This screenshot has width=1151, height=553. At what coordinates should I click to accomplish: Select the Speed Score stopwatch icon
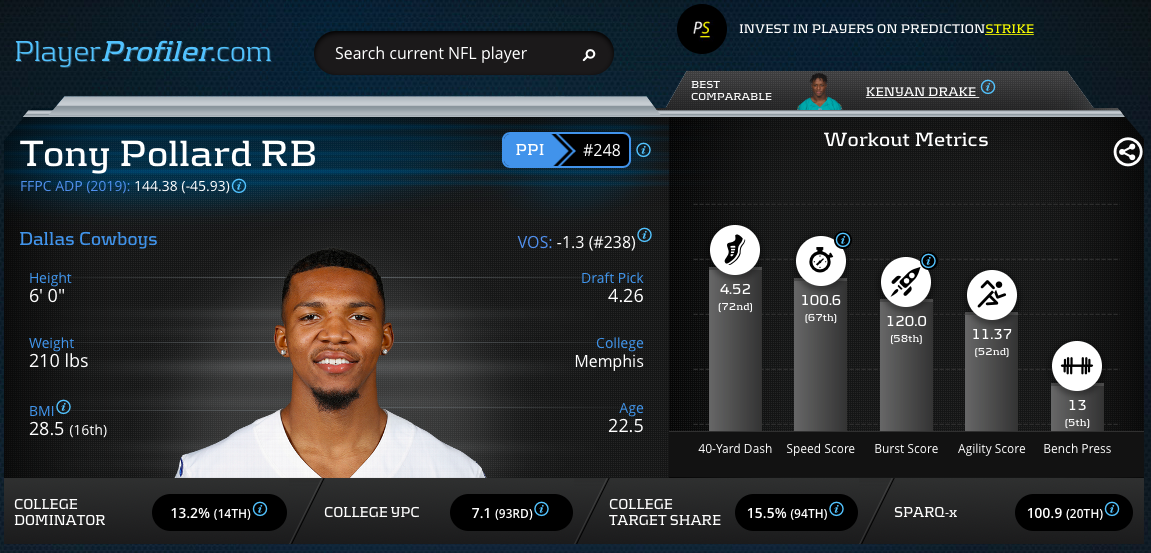tap(820, 261)
